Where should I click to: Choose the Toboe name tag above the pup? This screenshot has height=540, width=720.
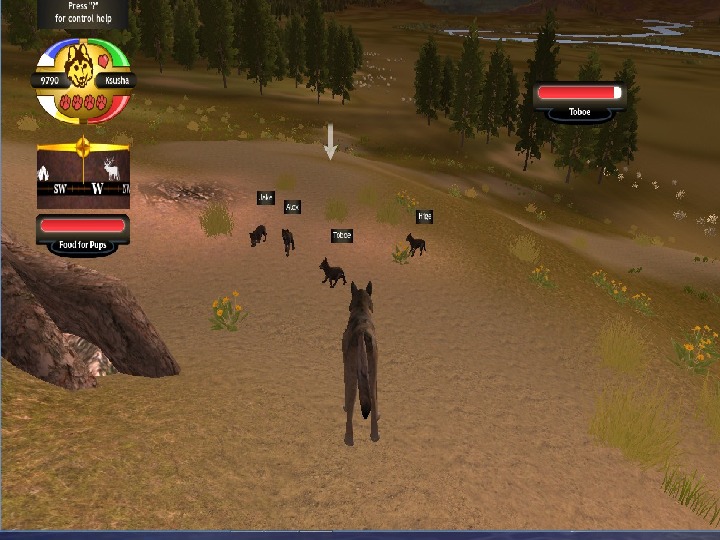pos(342,236)
